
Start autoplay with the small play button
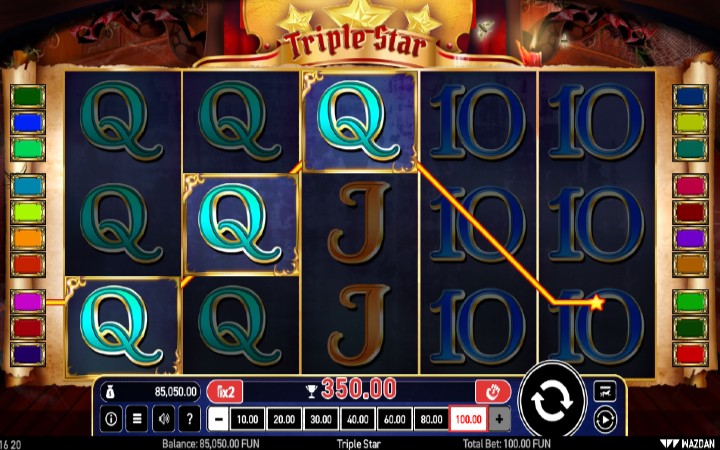pos(604,419)
